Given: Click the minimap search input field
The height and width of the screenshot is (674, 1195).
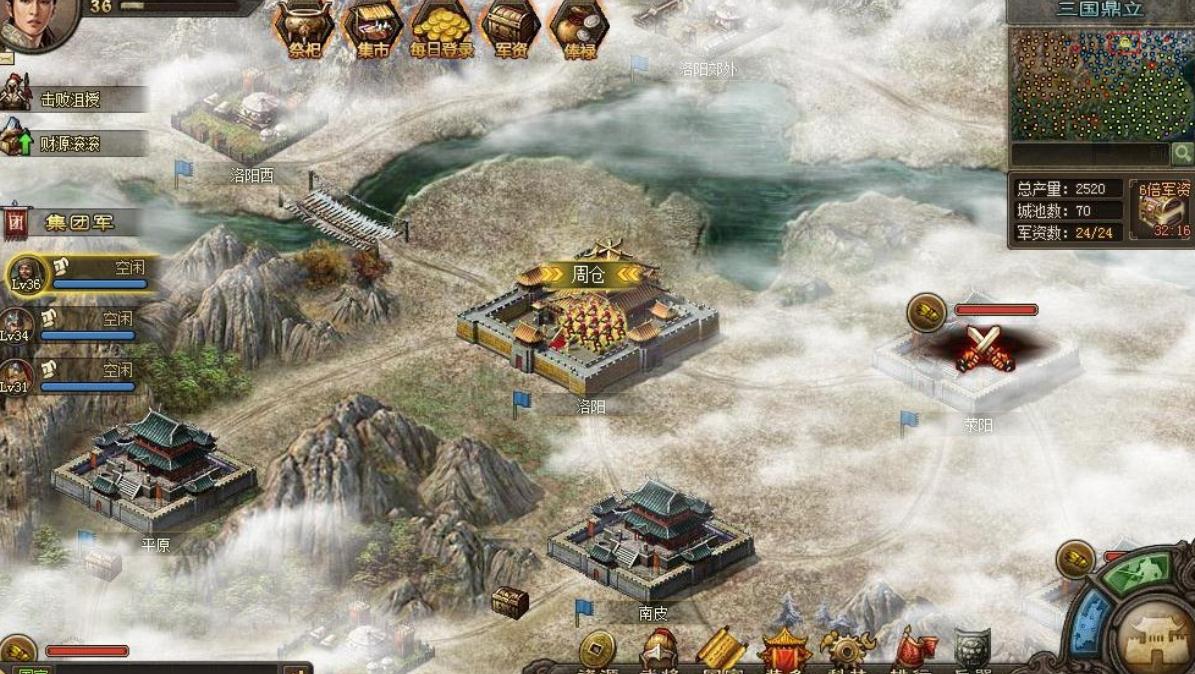Looking at the screenshot, I should click(1089, 154).
